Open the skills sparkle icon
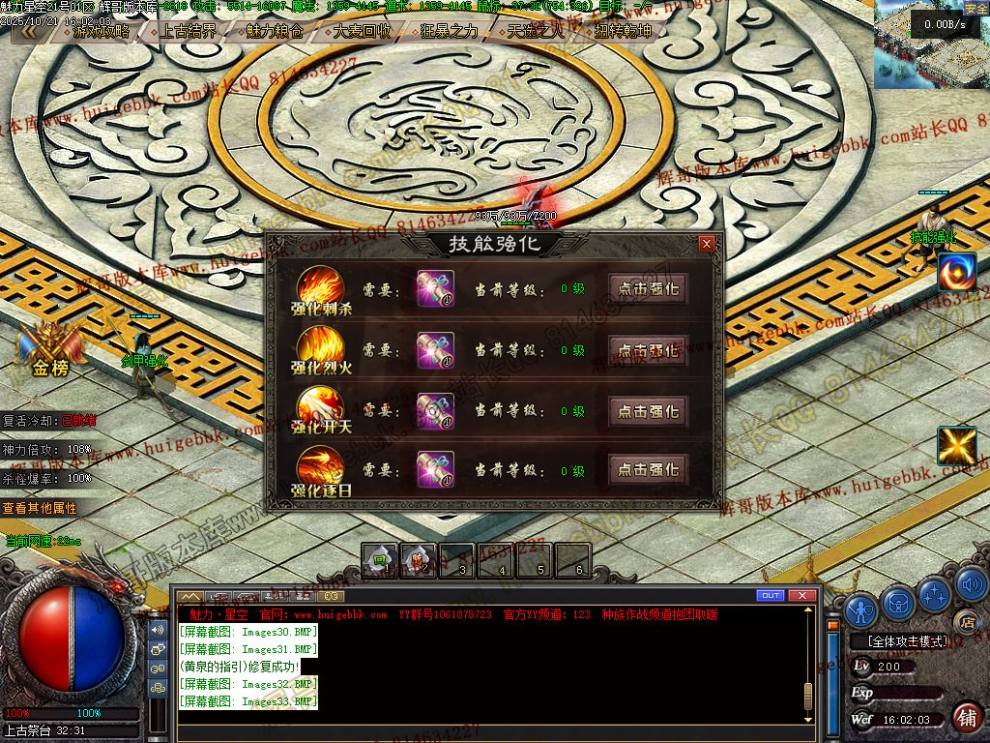The image size is (990, 743). (x=934, y=596)
